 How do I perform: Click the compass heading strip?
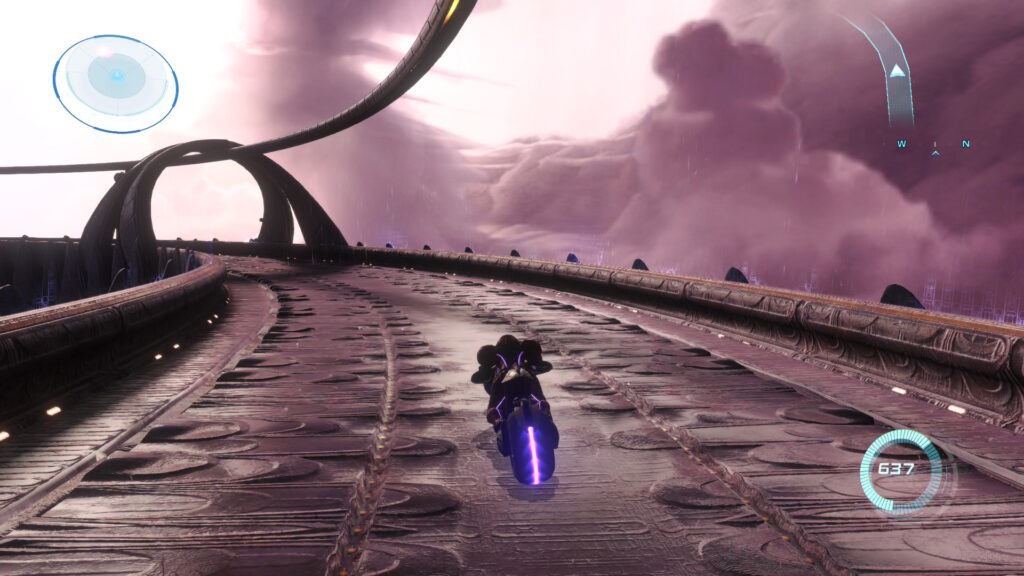click(x=934, y=146)
